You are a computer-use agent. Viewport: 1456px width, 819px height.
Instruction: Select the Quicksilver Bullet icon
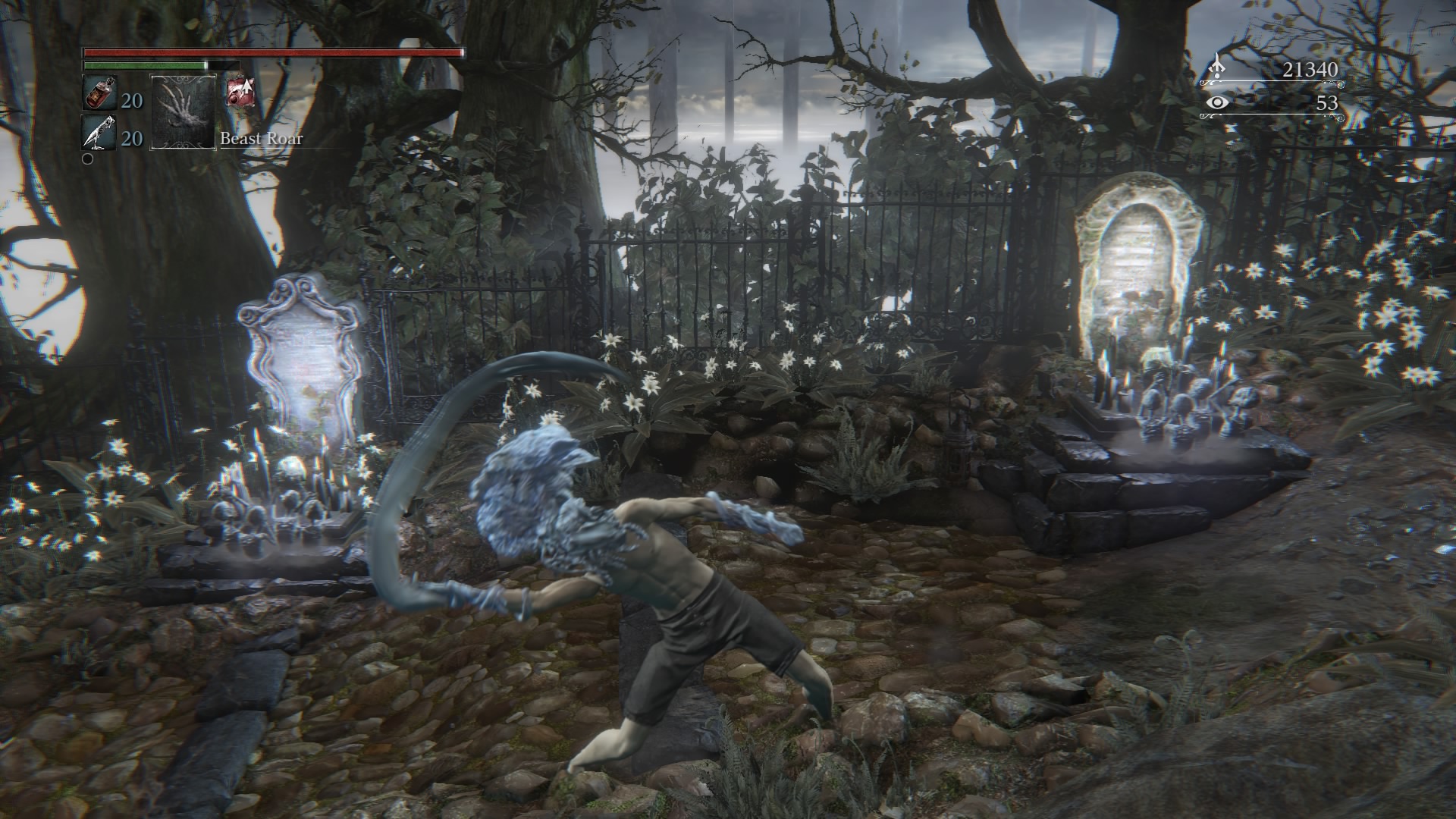(x=99, y=133)
